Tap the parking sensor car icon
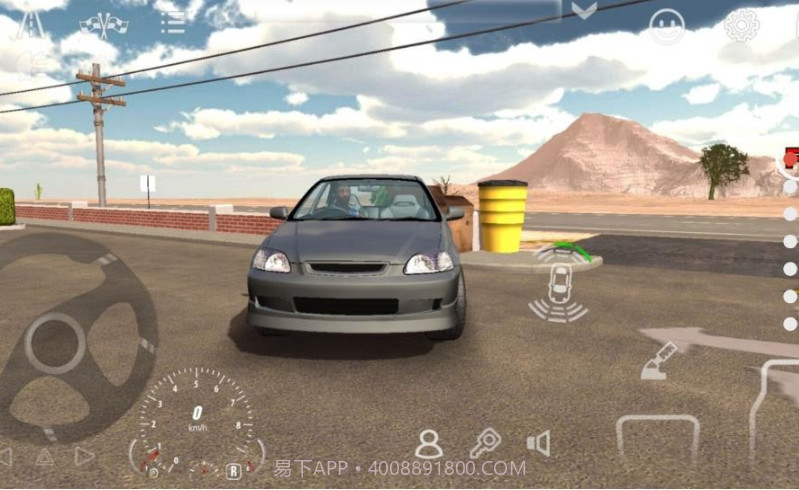Screen dimensions: 799x490 (559, 284)
